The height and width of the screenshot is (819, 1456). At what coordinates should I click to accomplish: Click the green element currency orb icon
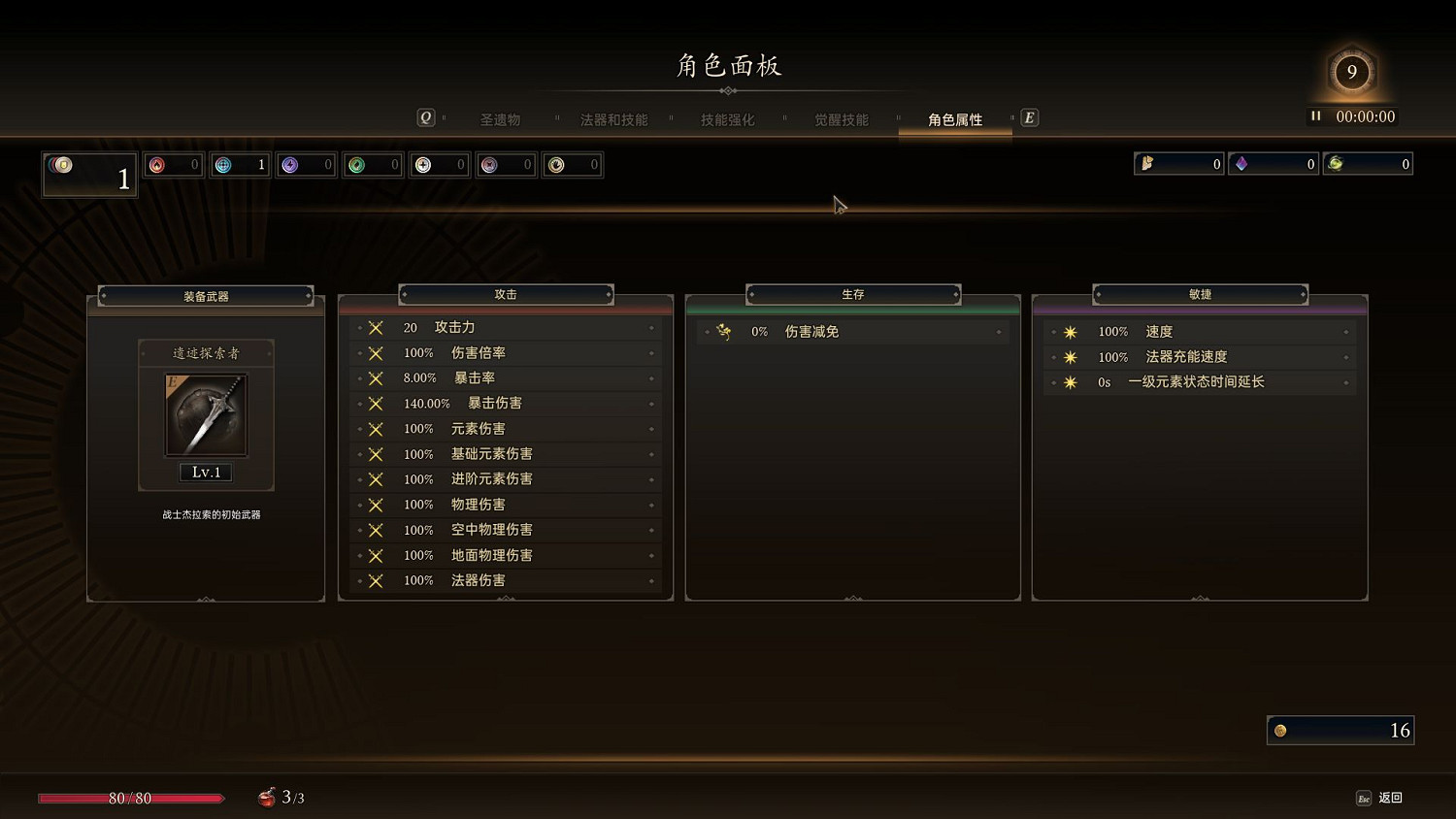pos(354,164)
